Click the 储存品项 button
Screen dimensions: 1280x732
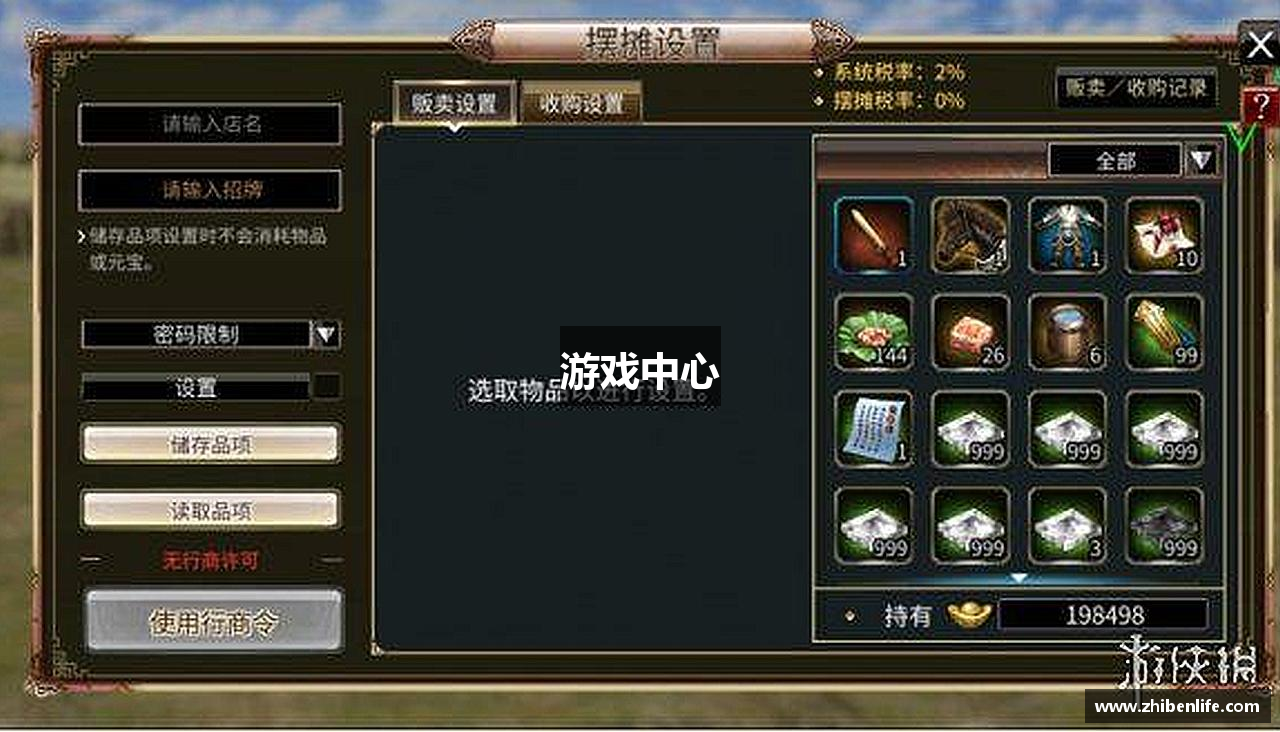pyautogui.click(x=210, y=444)
